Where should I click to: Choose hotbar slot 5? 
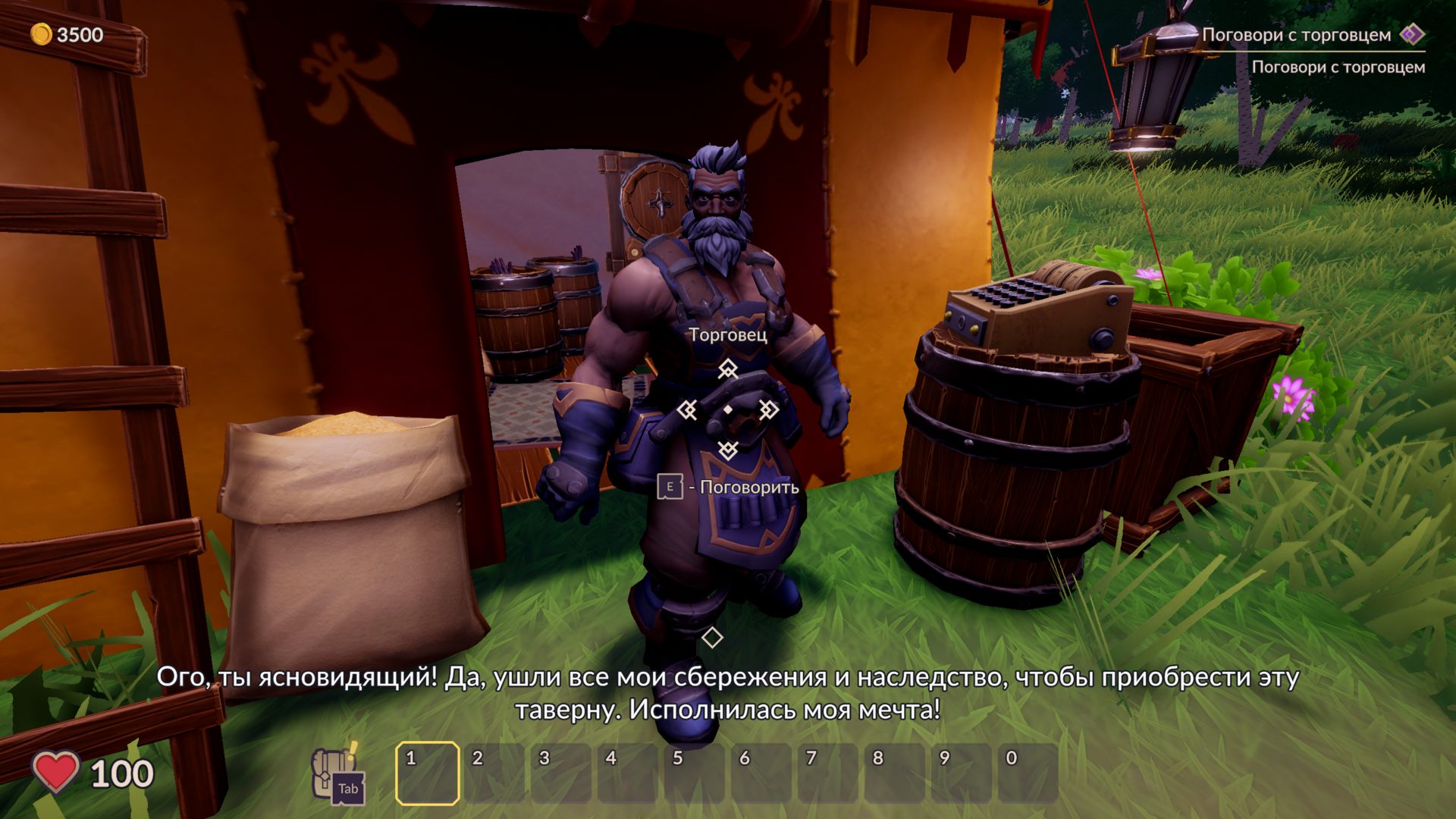click(x=695, y=773)
